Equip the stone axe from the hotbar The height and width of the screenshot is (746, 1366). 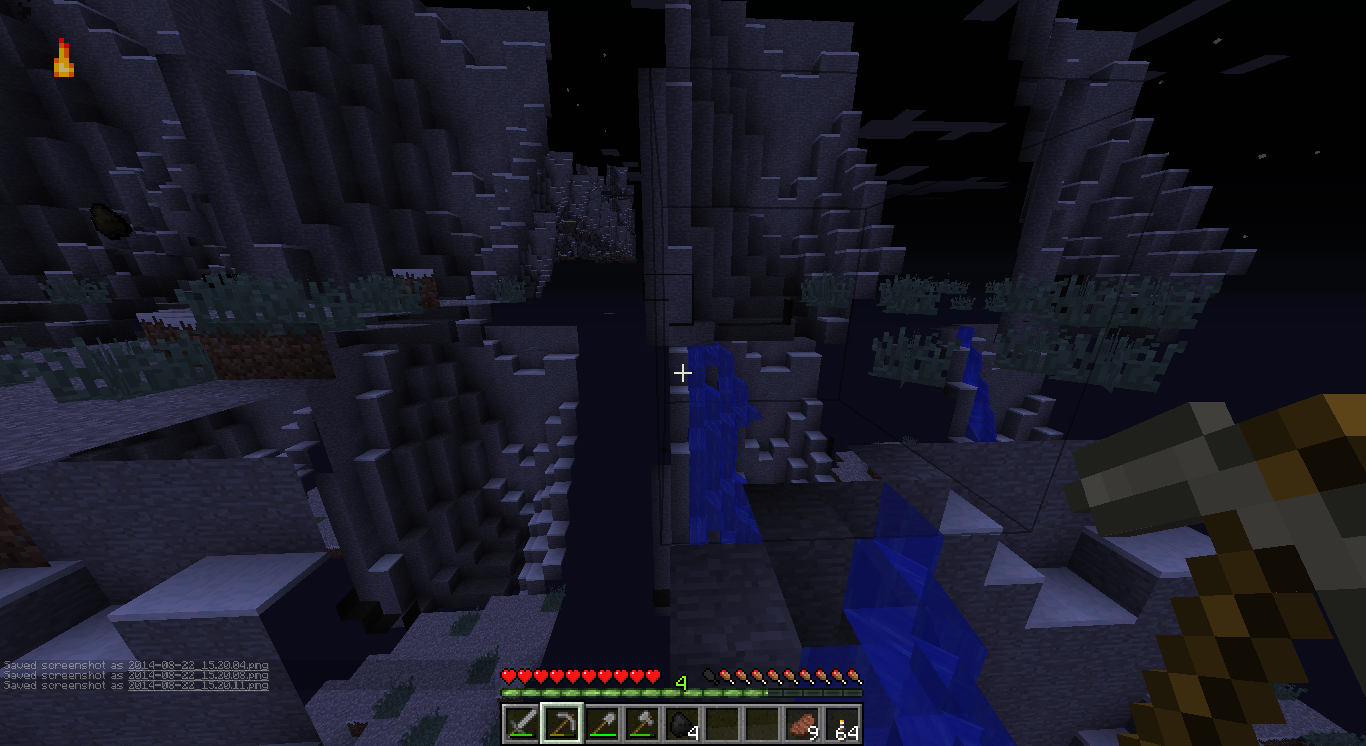coord(640,723)
